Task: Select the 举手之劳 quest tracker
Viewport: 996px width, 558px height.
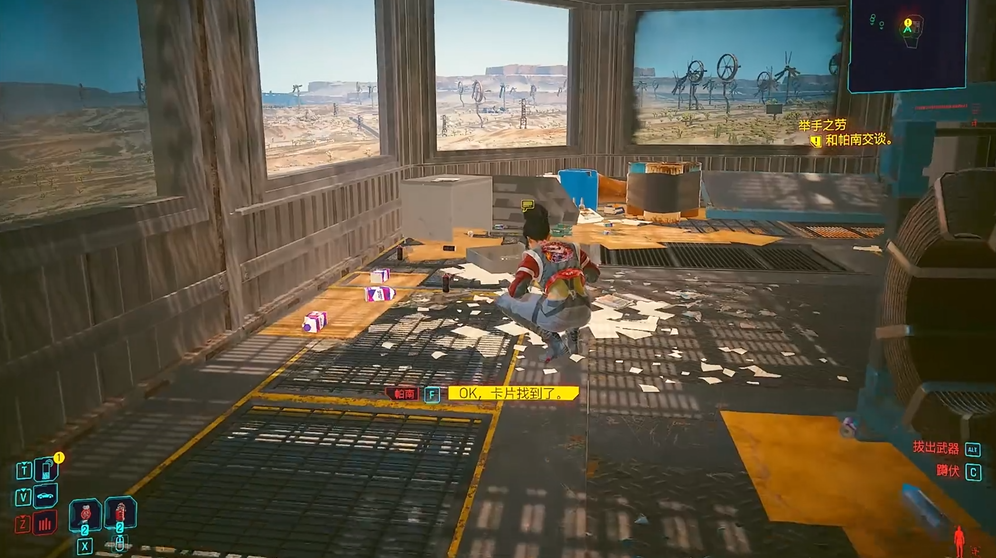Action: pos(822,125)
